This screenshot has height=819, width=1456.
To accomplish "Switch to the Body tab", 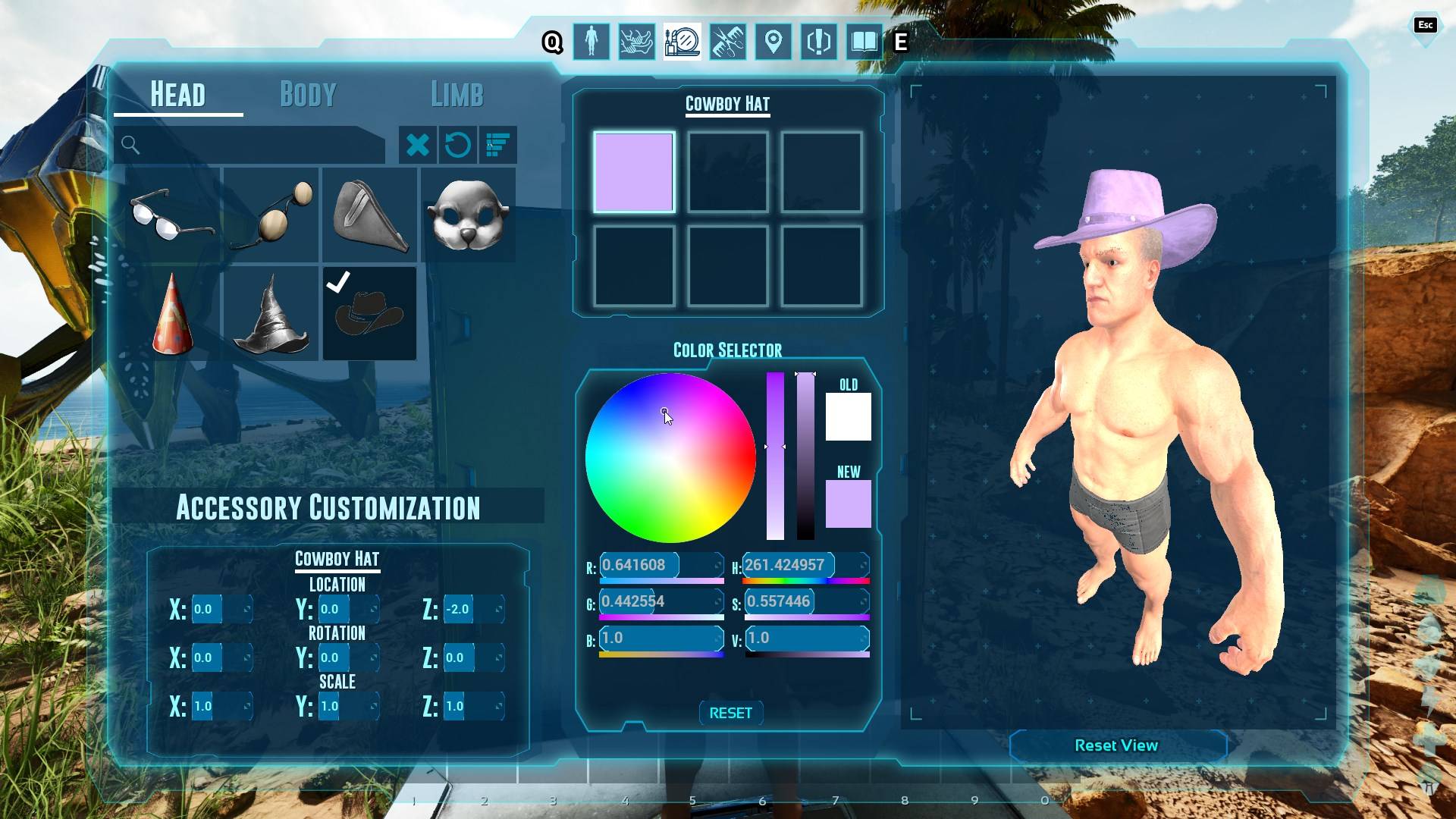I will pyautogui.click(x=306, y=95).
